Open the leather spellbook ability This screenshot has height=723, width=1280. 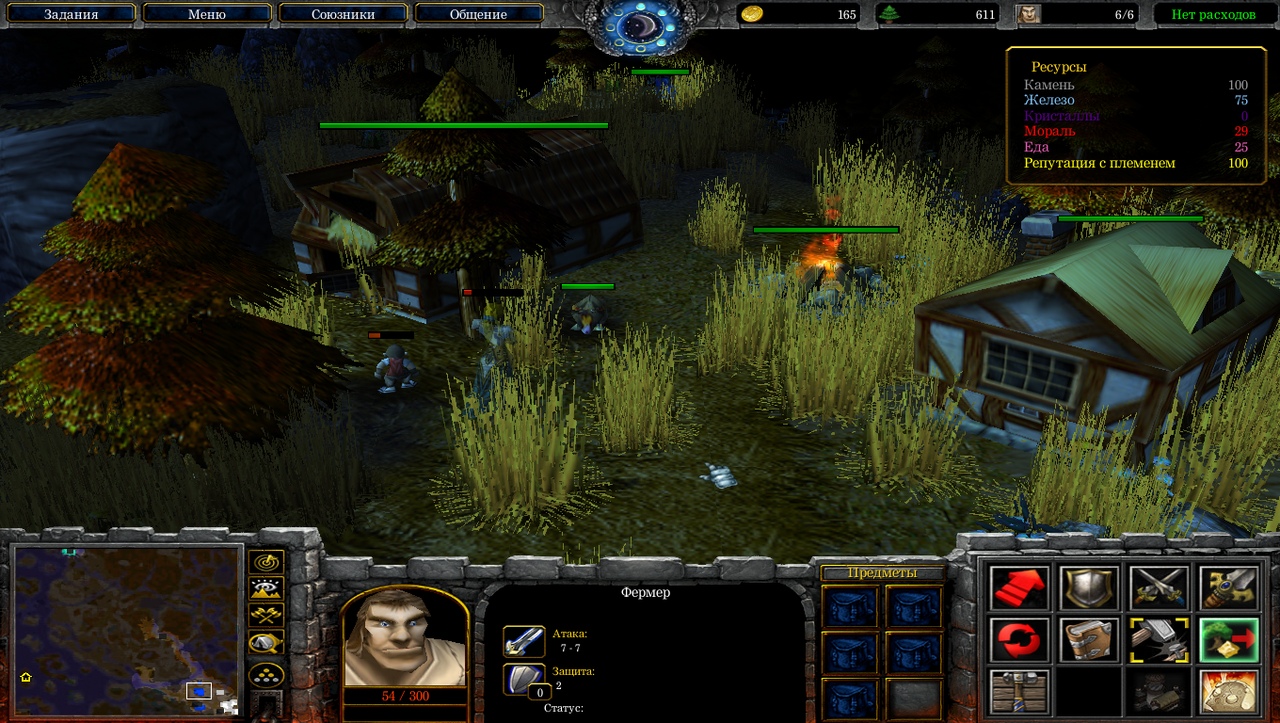tap(1089, 640)
